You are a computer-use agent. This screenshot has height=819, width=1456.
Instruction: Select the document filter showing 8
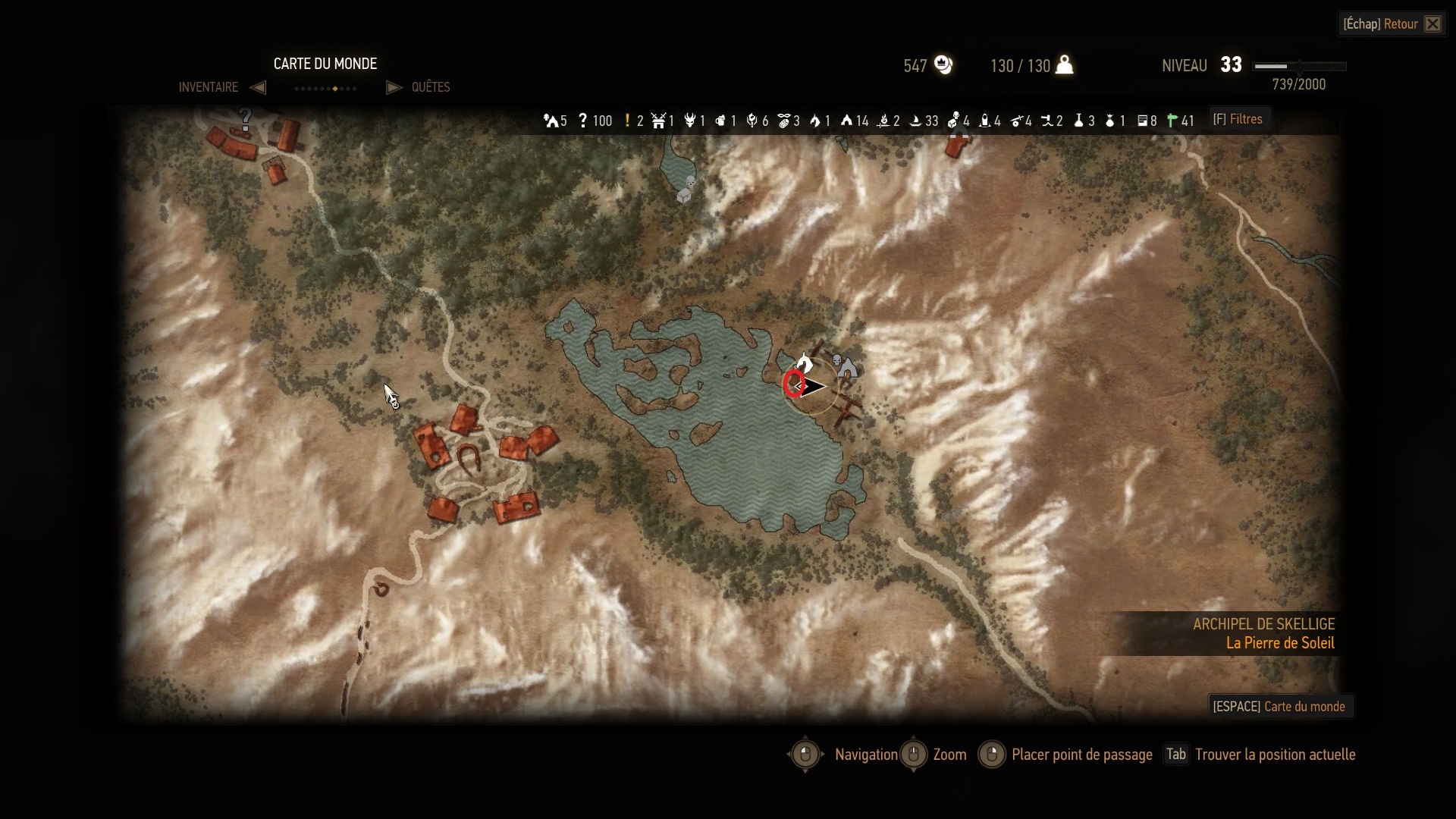pyautogui.click(x=1147, y=121)
